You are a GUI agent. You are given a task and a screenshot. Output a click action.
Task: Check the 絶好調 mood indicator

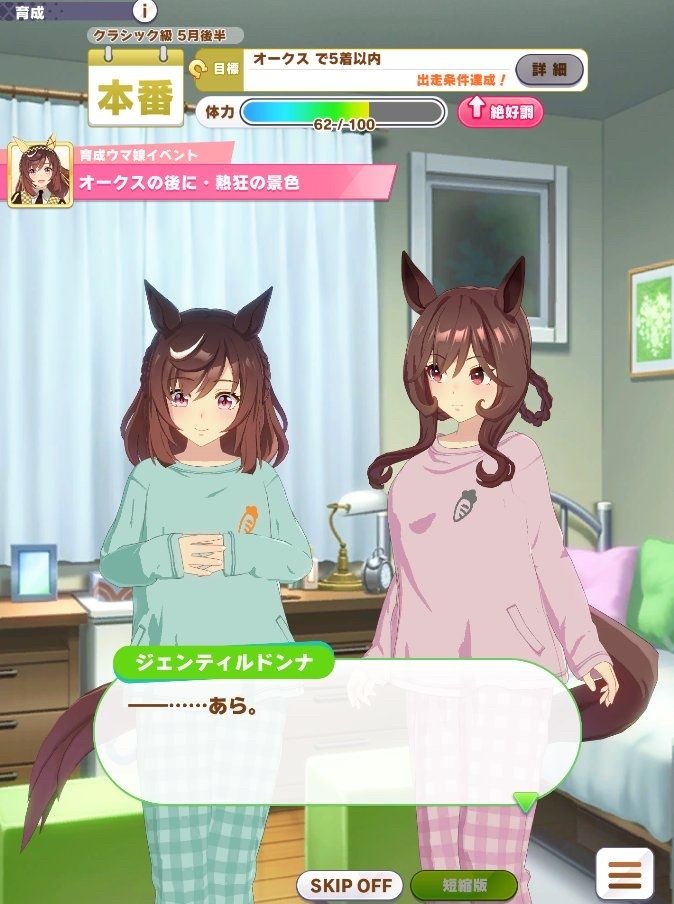click(x=501, y=111)
